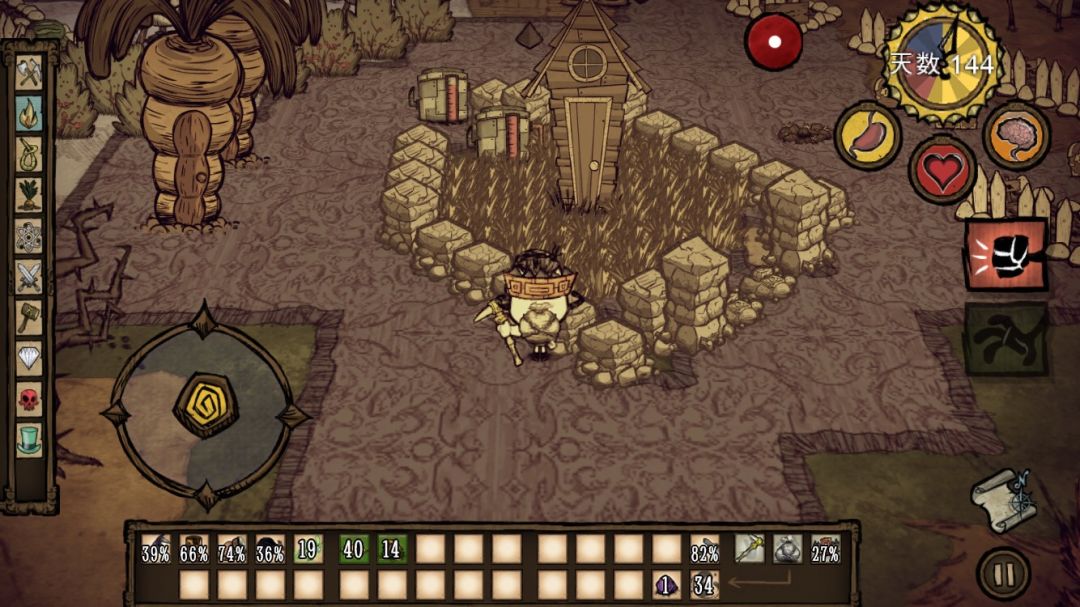1080x607 pixels.
Task: Open the hammer Structures crafting tab
Action: 29,317
